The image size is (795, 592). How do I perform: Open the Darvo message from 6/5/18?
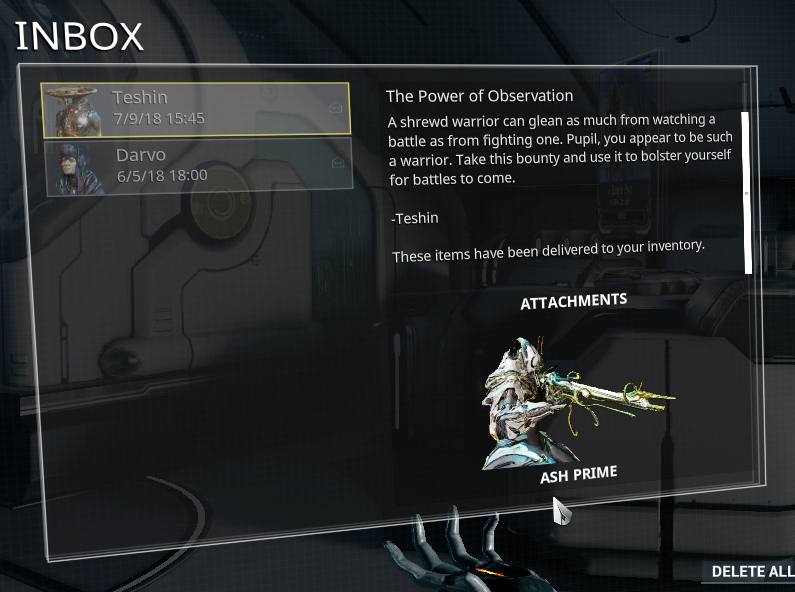[196, 164]
